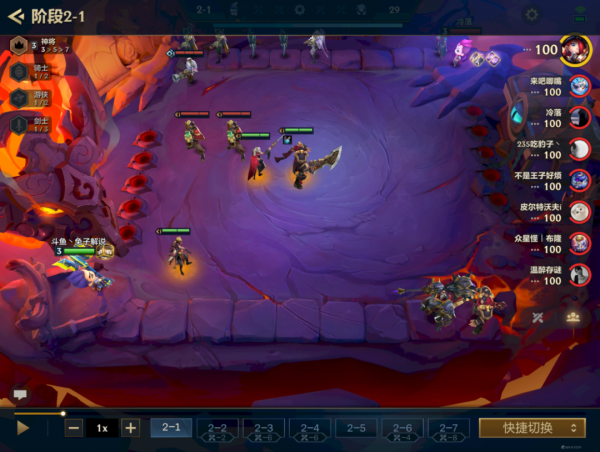Jump to stage 2-6 on the timeline
This screenshot has width=600, height=452.
point(402,428)
